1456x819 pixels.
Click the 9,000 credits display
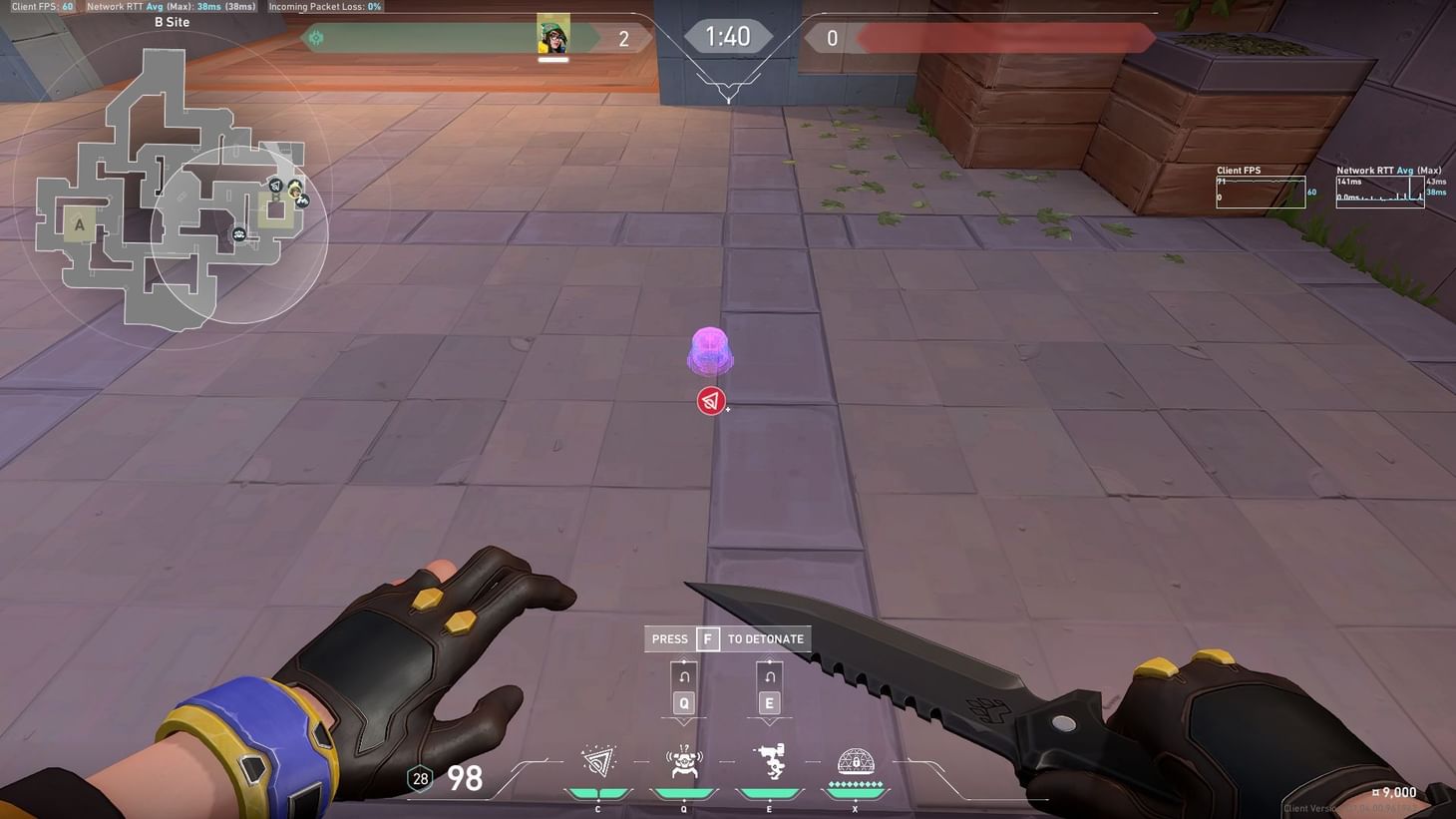pos(1394,791)
